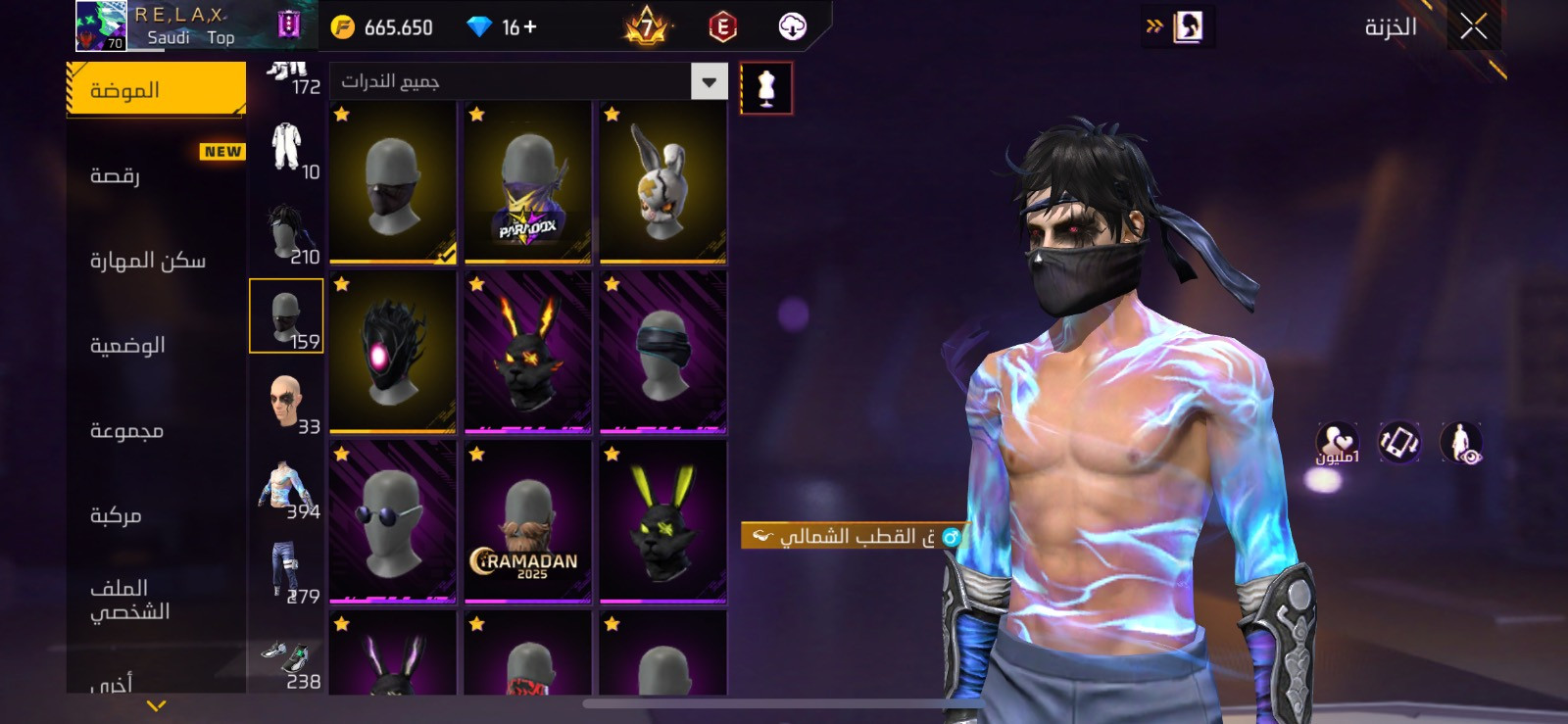Choose the white rabbit mask item
The height and width of the screenshot is (724, 1568).
click(663, 182)
